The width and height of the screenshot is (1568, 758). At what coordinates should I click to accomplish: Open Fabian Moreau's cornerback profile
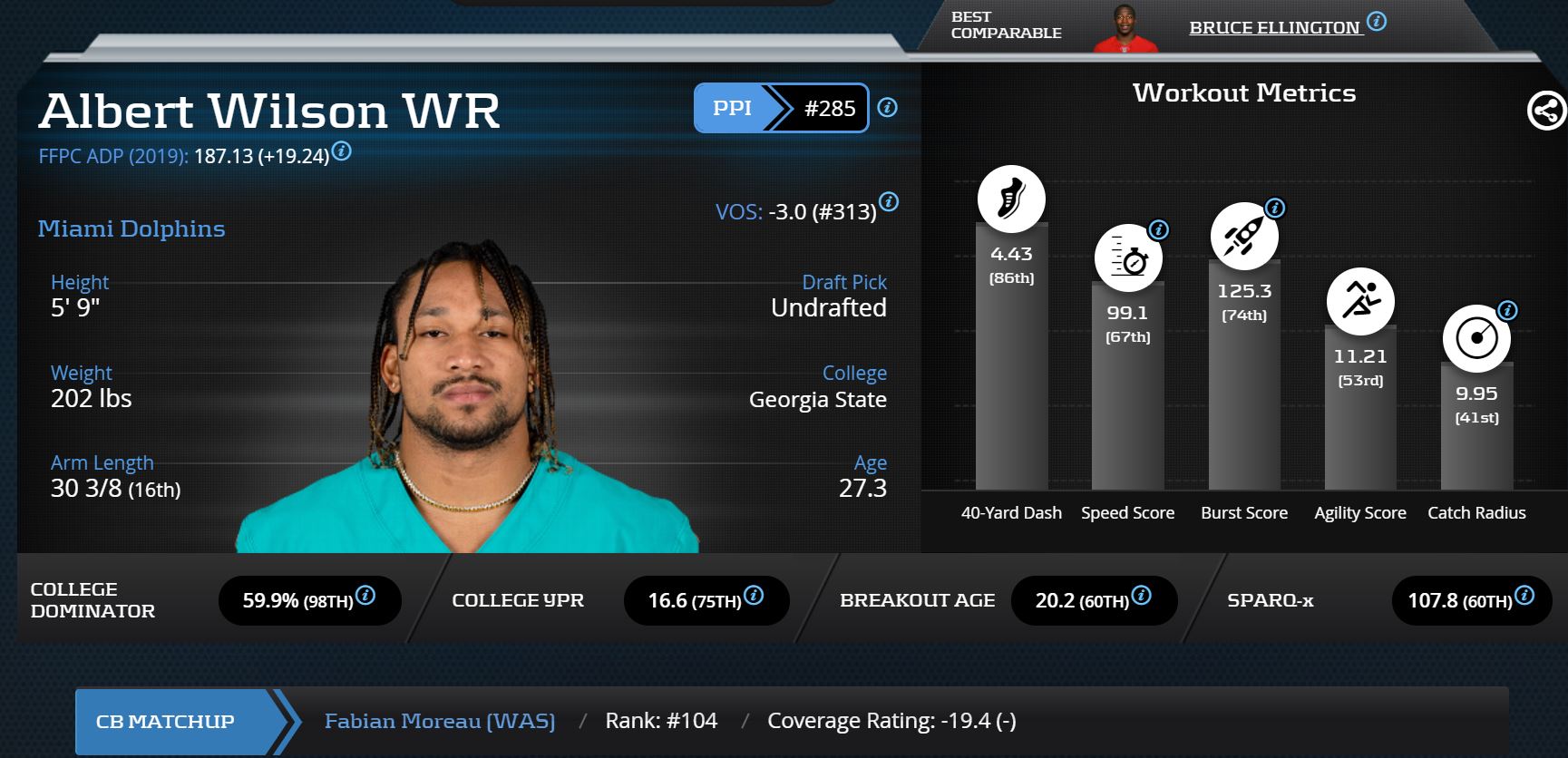click(x=440, y=721)
